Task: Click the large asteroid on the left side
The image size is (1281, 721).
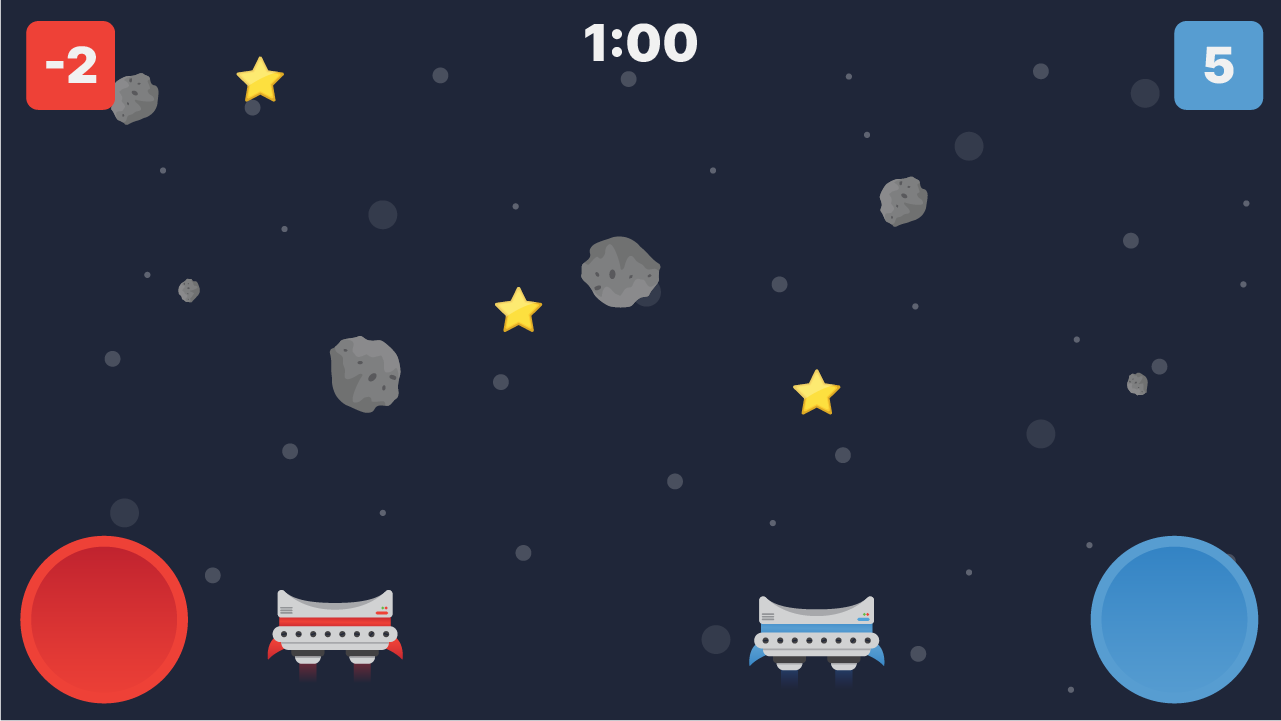Action: (366, 373)
